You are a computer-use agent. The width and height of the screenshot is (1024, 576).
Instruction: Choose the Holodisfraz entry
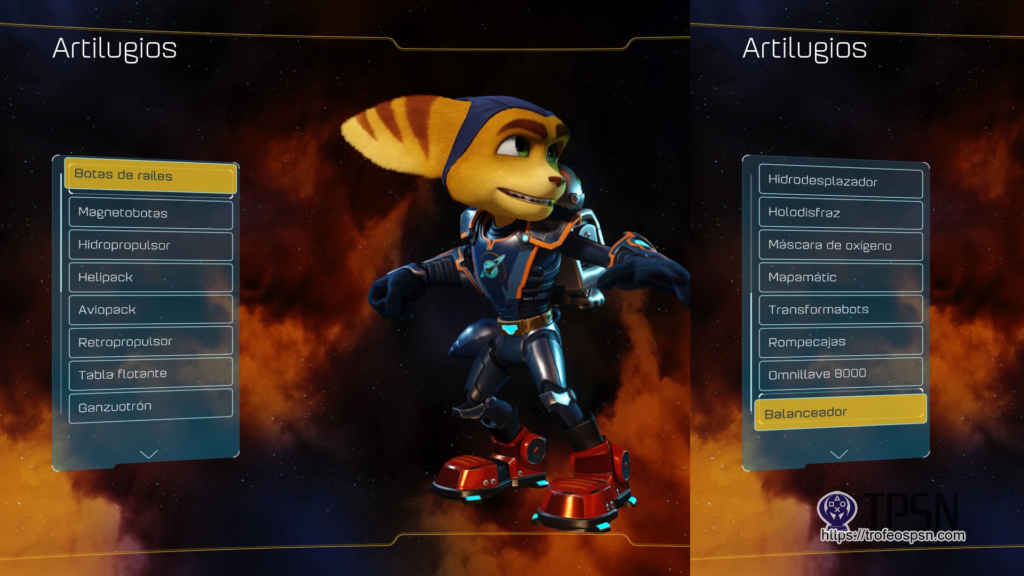click(840, 214)
